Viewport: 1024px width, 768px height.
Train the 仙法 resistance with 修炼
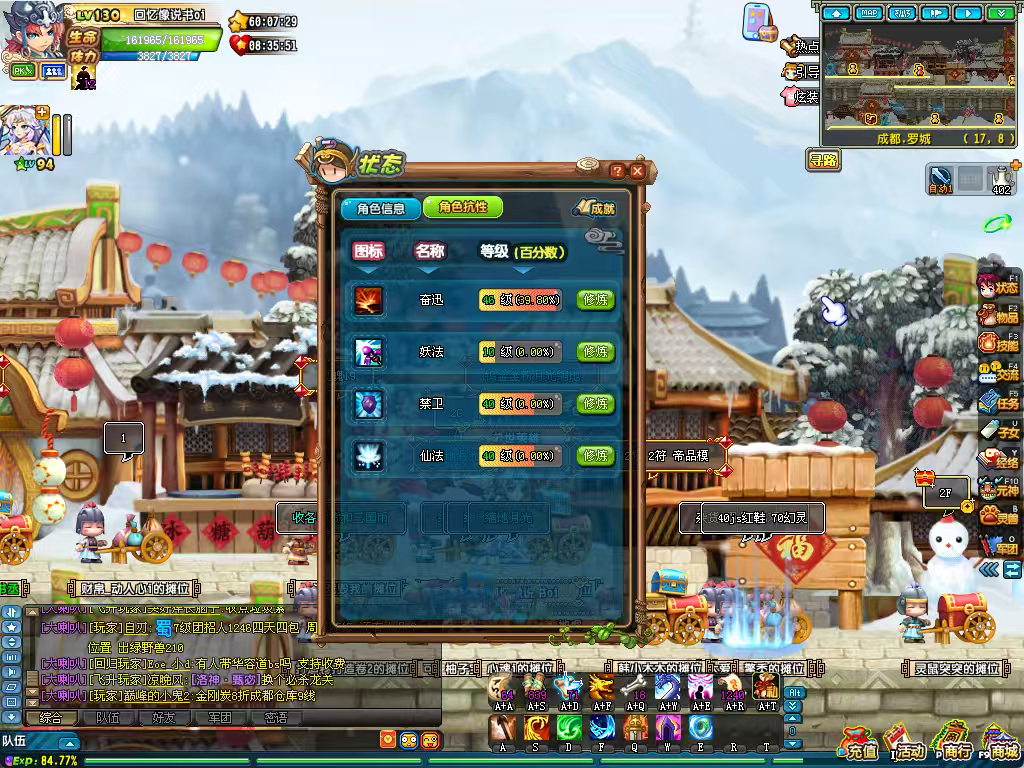(596, 456)
